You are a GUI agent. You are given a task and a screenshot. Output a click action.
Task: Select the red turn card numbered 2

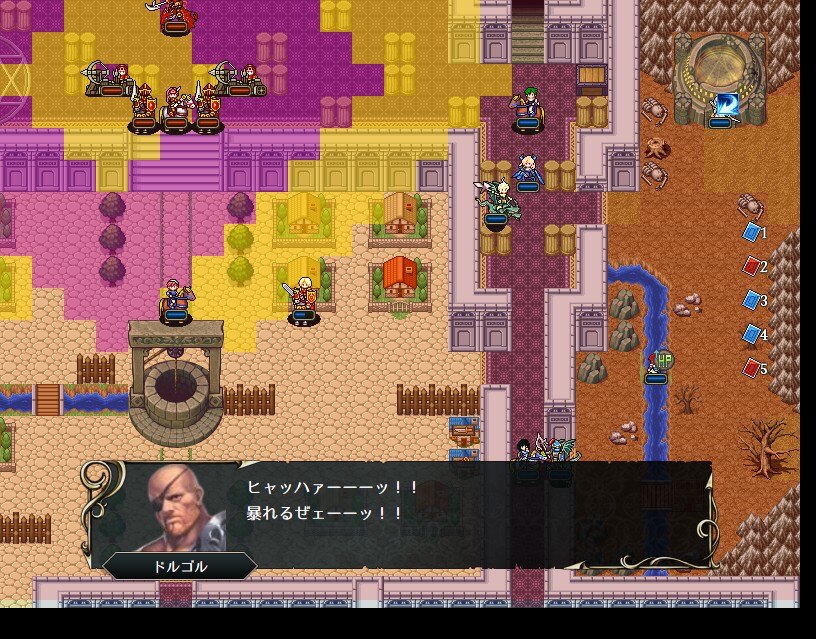[x=753, y=266]
